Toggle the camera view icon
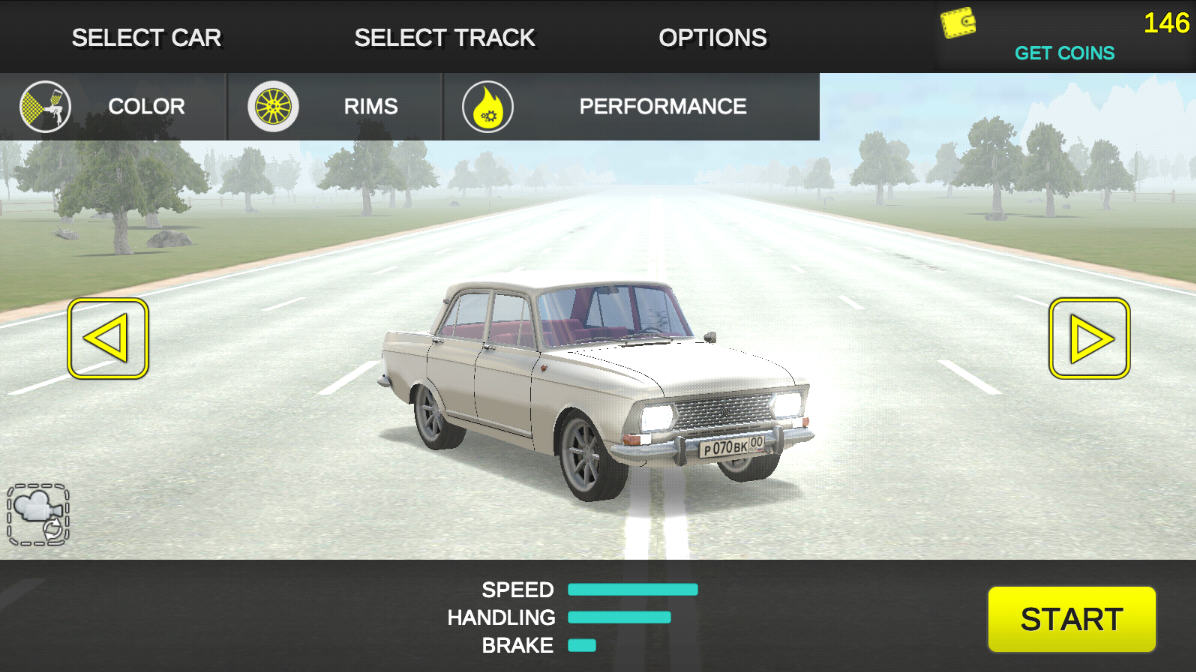 [x=38, y=514]
